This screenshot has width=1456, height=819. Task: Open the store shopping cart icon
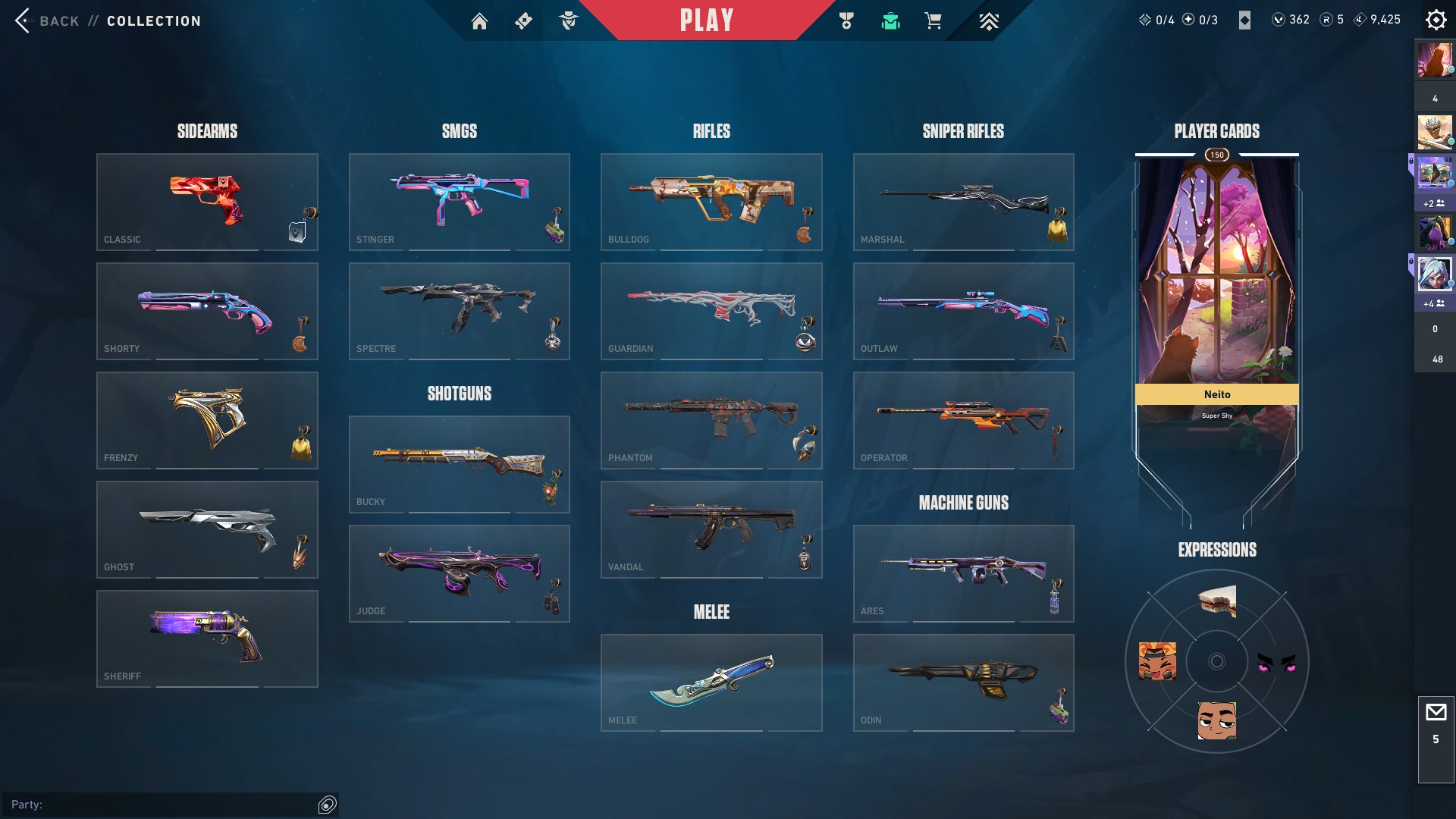pos(933,21)
